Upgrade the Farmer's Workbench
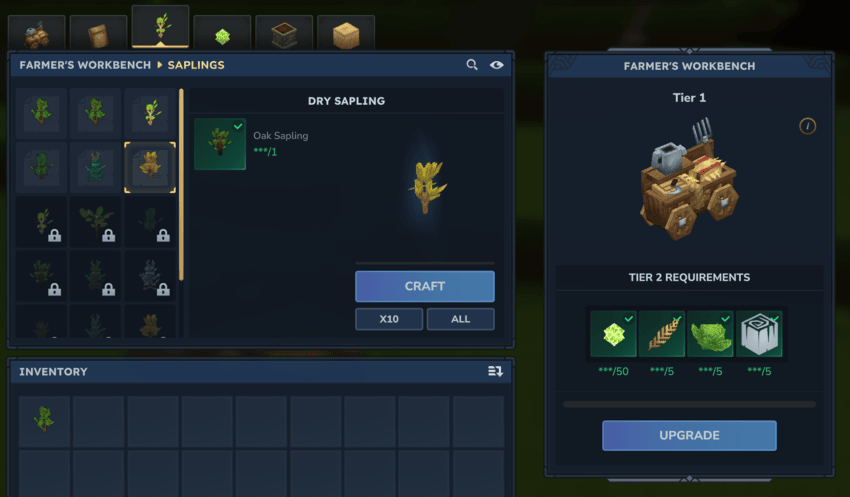This screenshot has width=850, height=497. coord(689,435)
